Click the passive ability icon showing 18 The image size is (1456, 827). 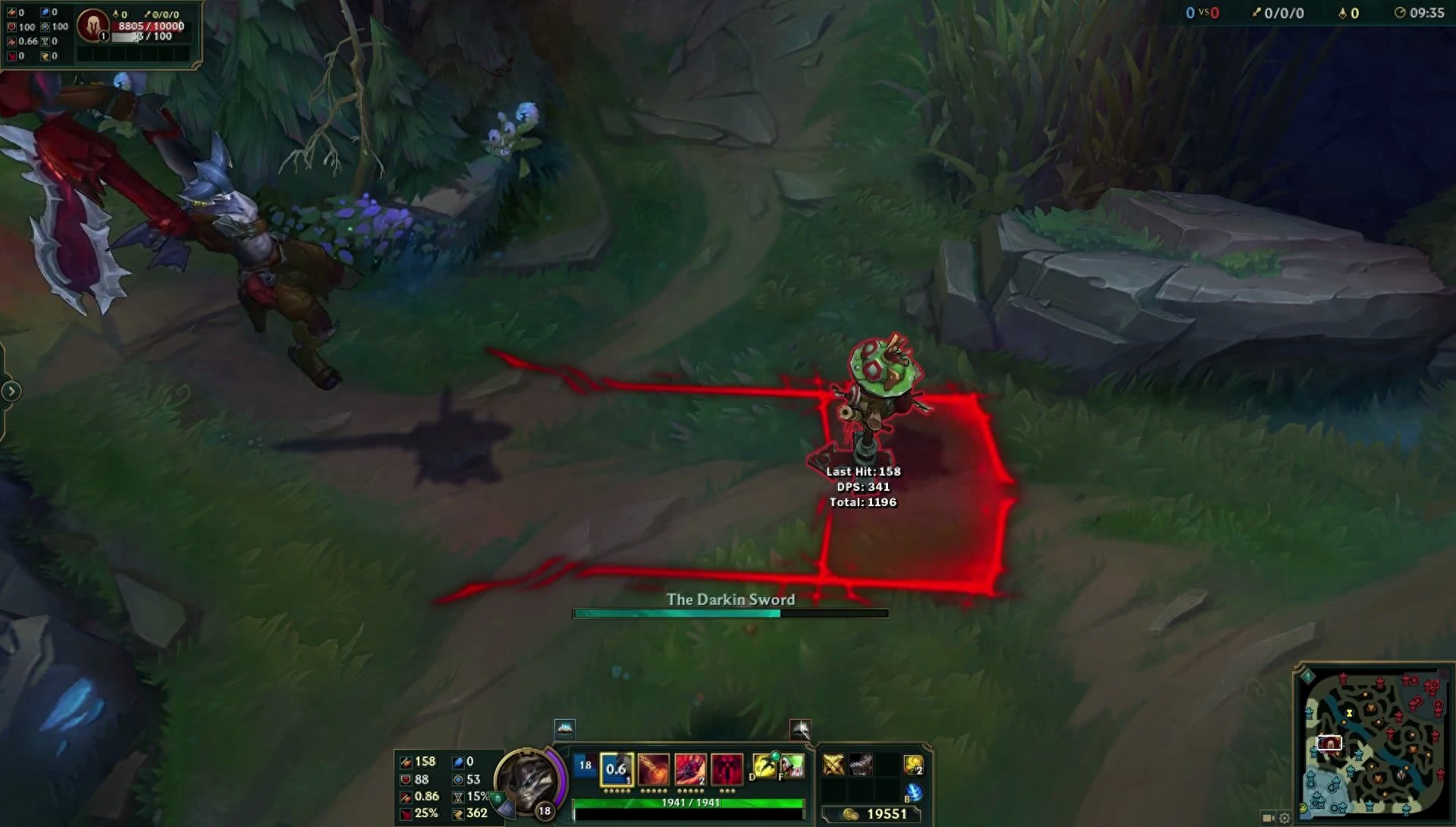coord(585,766)
